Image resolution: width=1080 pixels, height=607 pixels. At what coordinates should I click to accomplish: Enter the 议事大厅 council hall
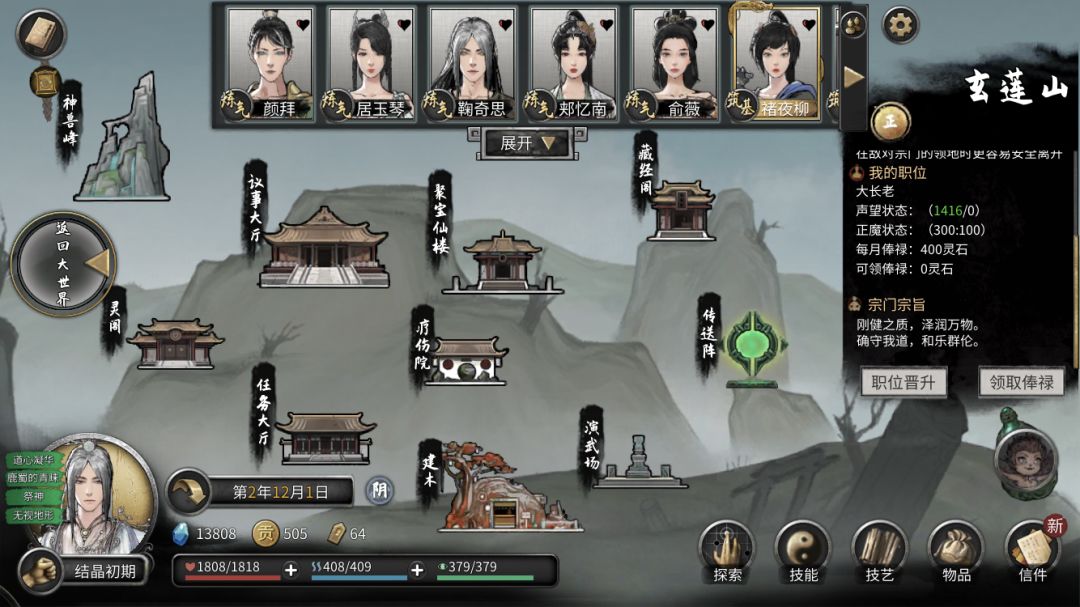point(323,246)
